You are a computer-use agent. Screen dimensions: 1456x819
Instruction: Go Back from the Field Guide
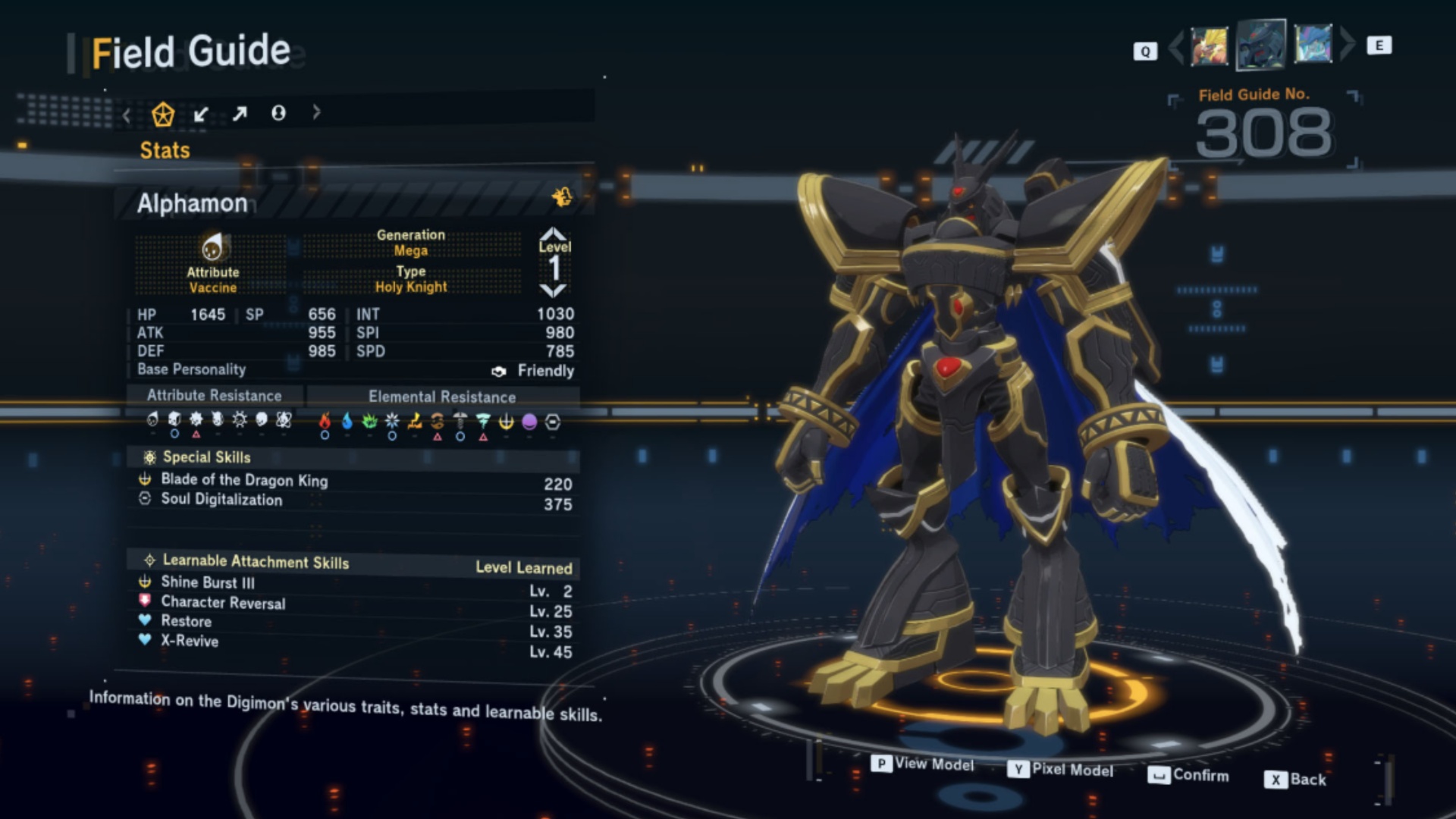pyautogui.click(x=1296, y=780)
